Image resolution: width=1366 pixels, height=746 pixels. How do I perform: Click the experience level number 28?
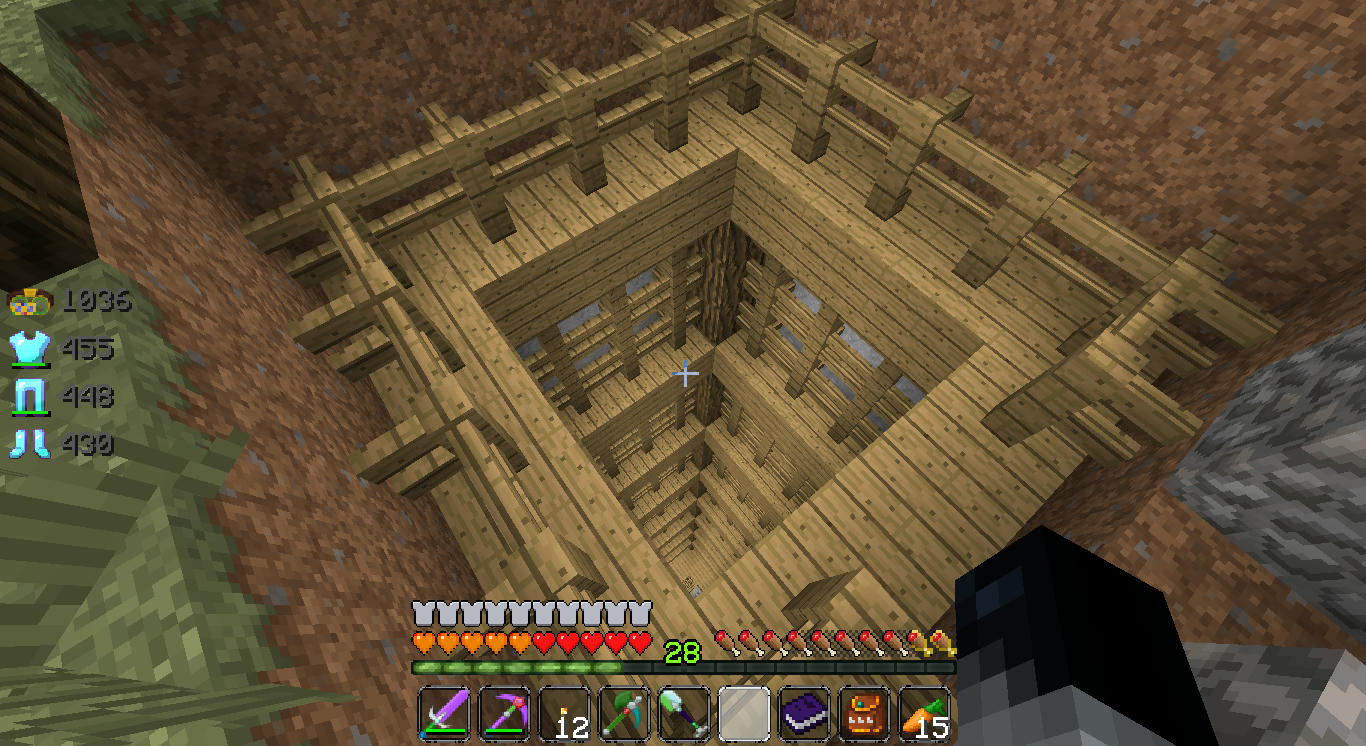(x=684, y=651)
